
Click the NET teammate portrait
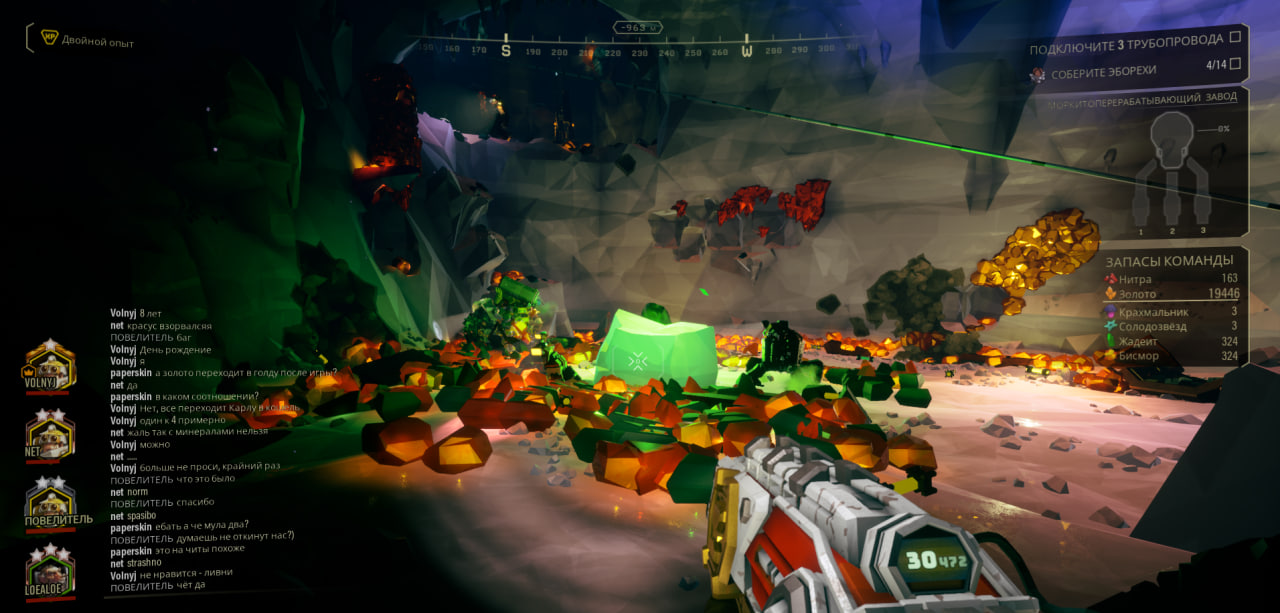pos(49,433)
